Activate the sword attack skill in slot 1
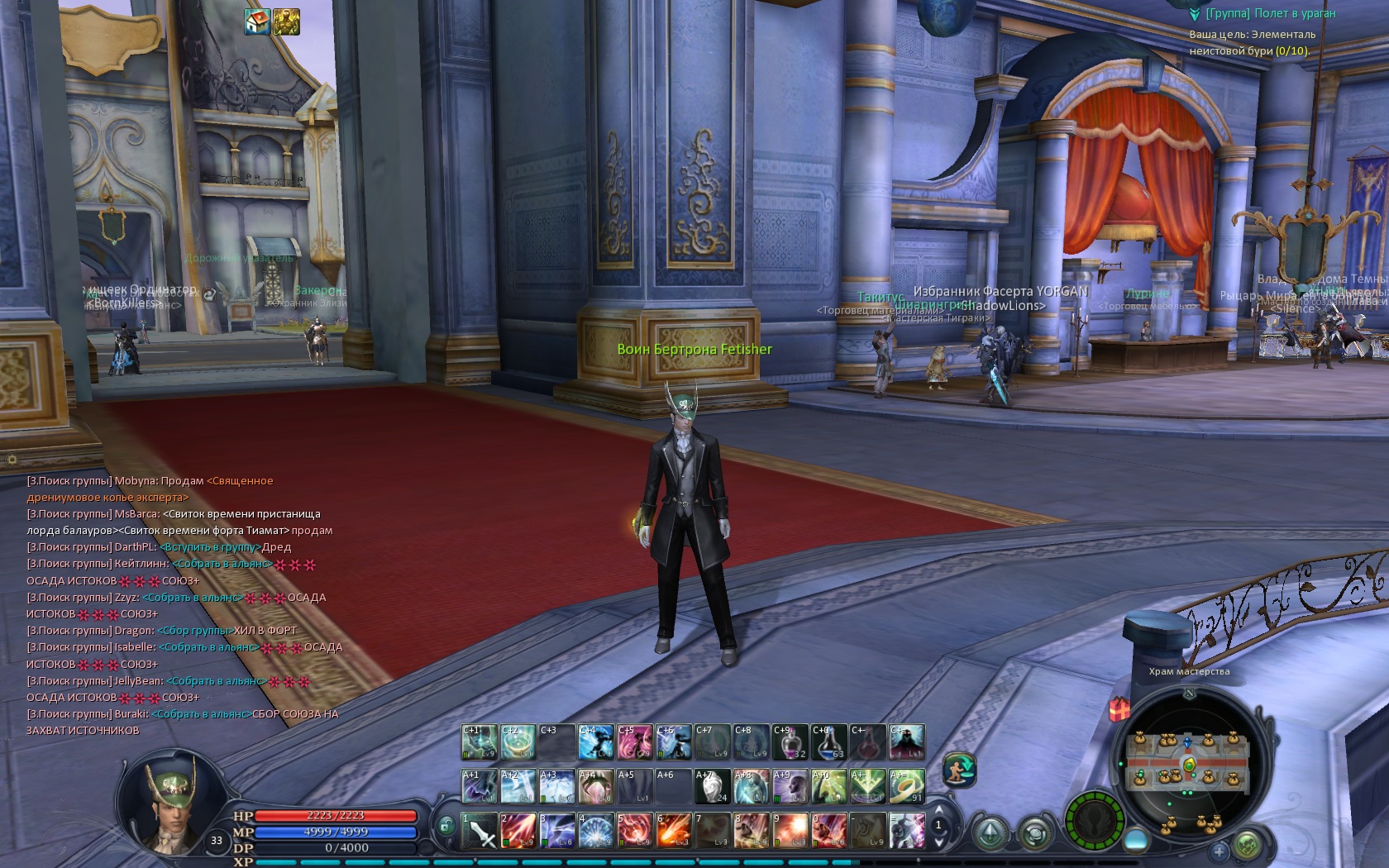 click(480, 830)
